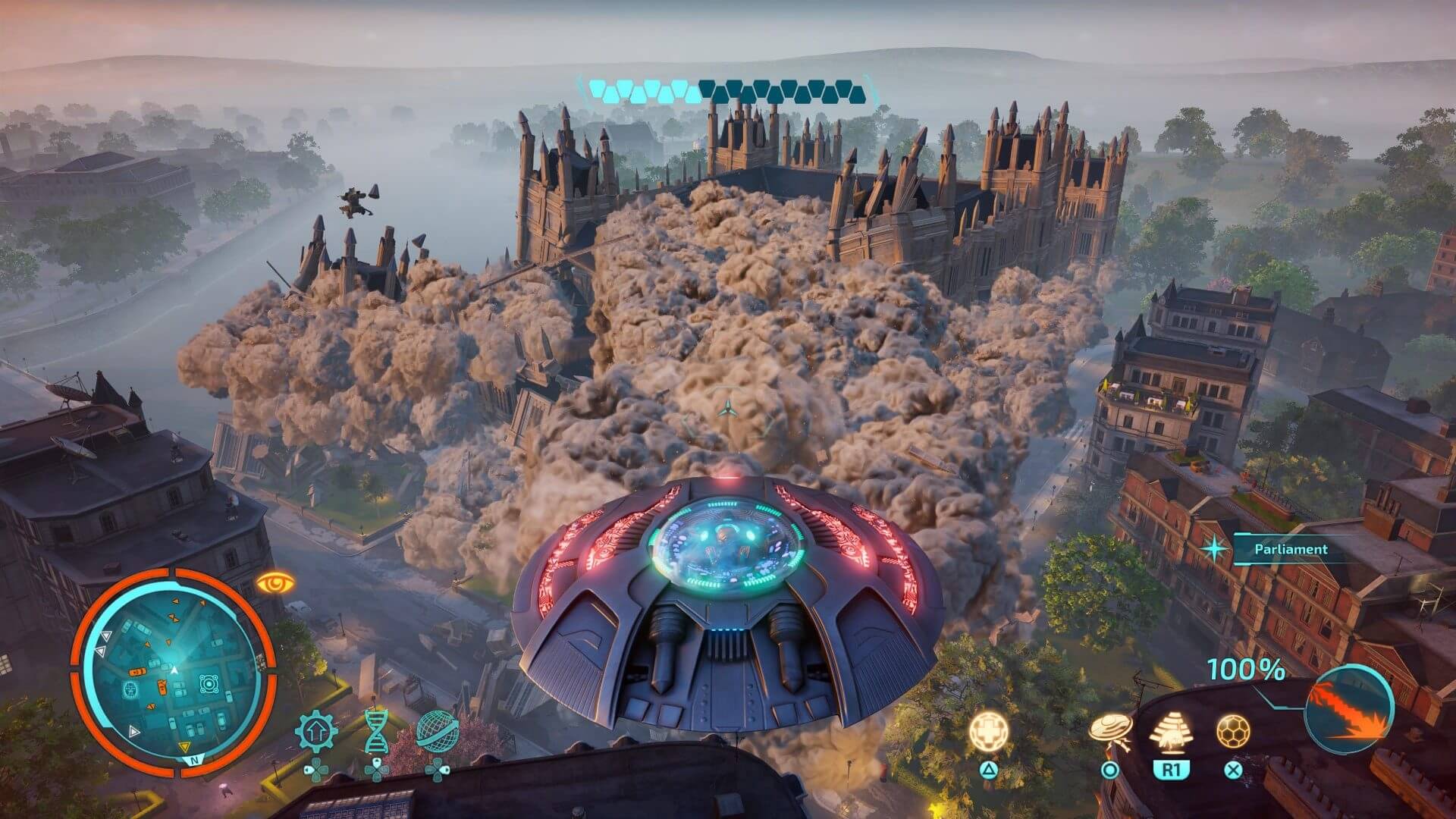Open the wireframe globe icon

[x=438, y=731]
